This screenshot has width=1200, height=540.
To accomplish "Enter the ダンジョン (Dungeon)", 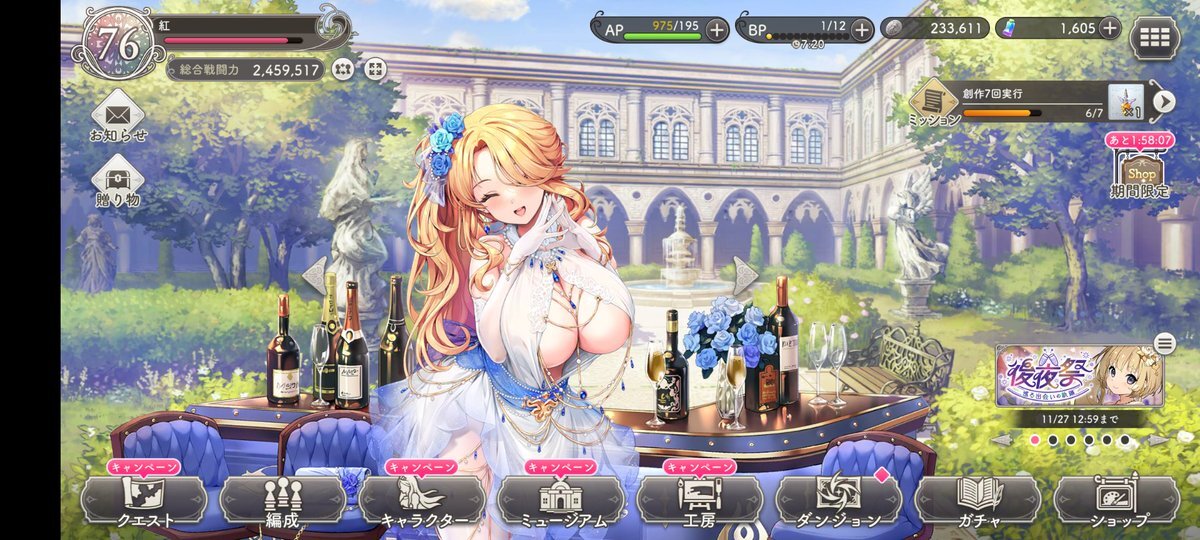I will click(x=838, y=499).
